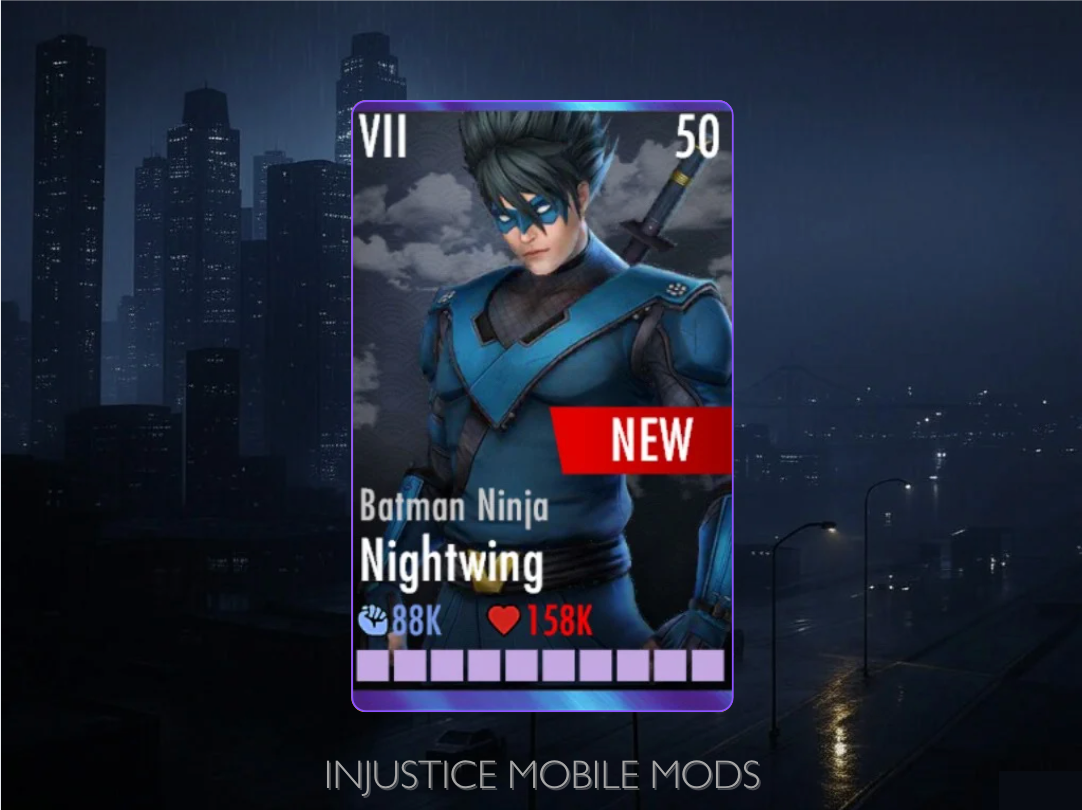Select the Batman Ninja Nightwing card
The width and height of the screenshot is (1082, 810).
542,405
